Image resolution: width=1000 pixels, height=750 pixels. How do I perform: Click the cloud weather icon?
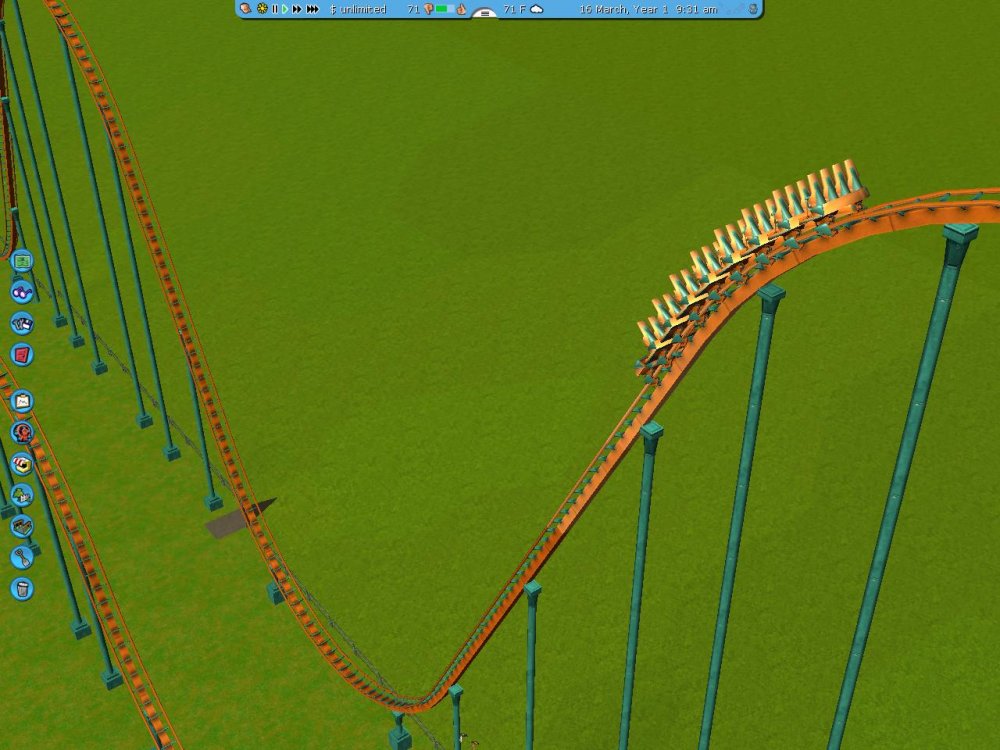(537, 9)
